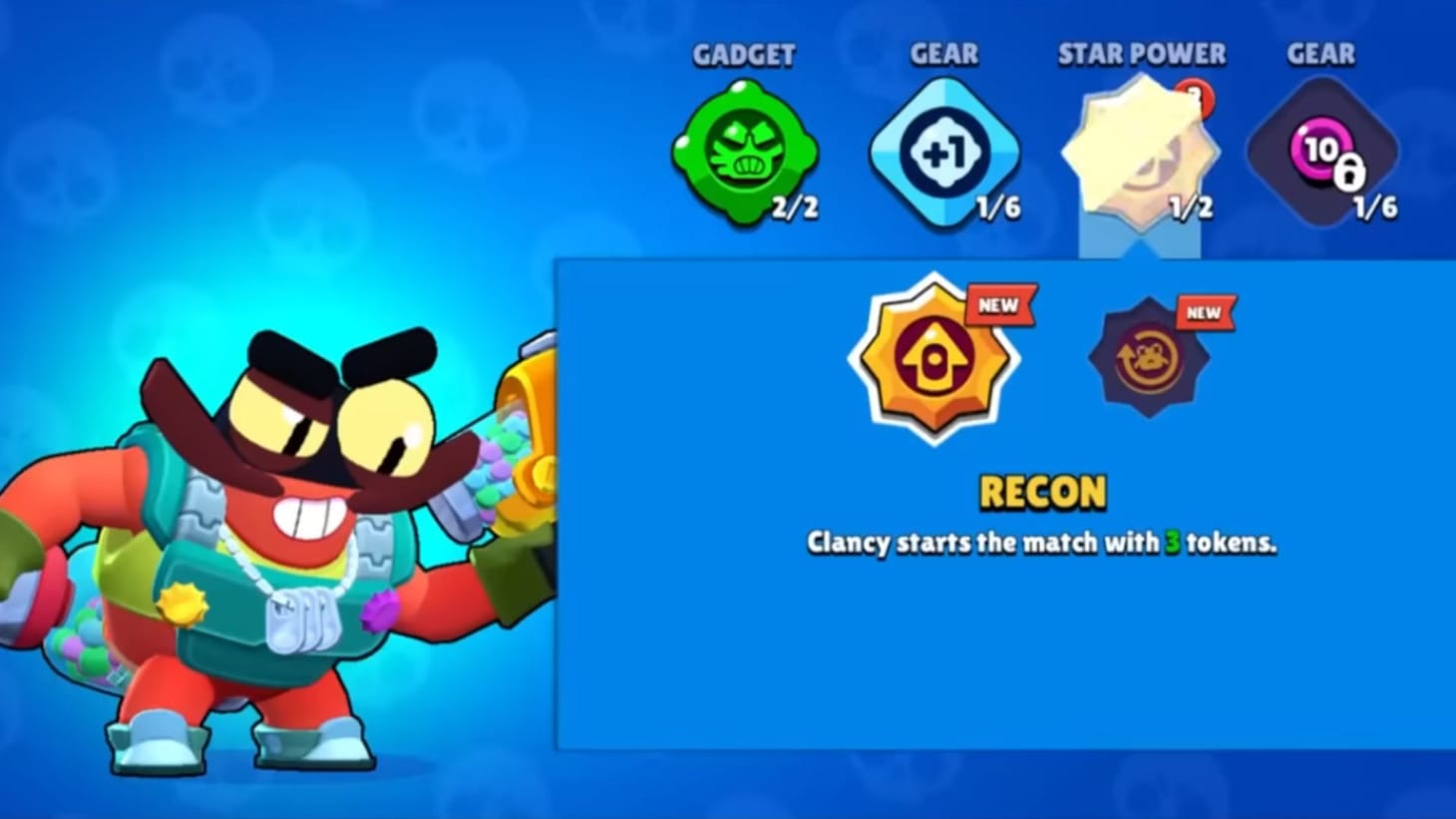Click the Clancy character model

[279, 549]
